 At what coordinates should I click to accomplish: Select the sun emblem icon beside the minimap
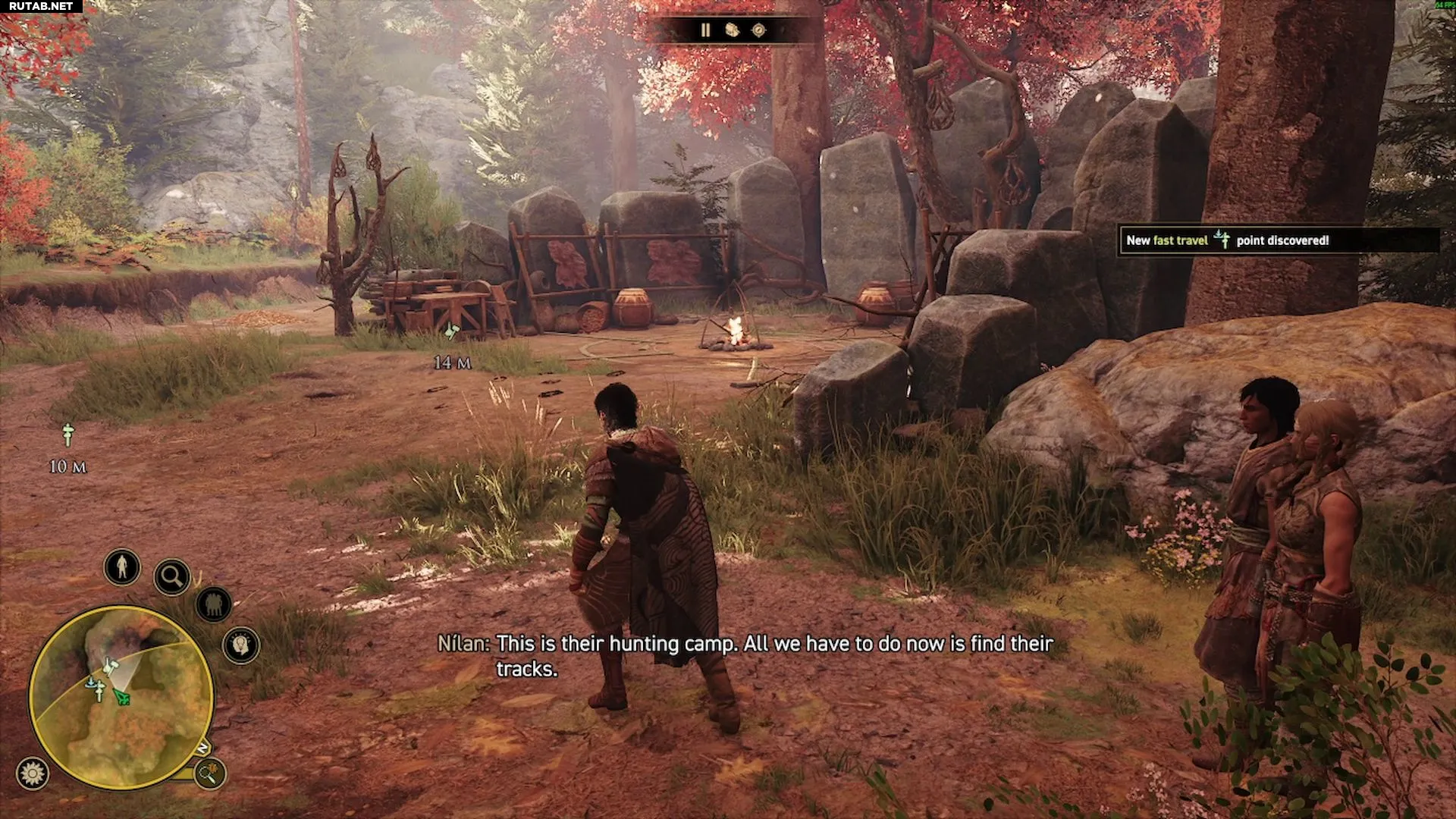pyautogui.click(x=33, y=773)
